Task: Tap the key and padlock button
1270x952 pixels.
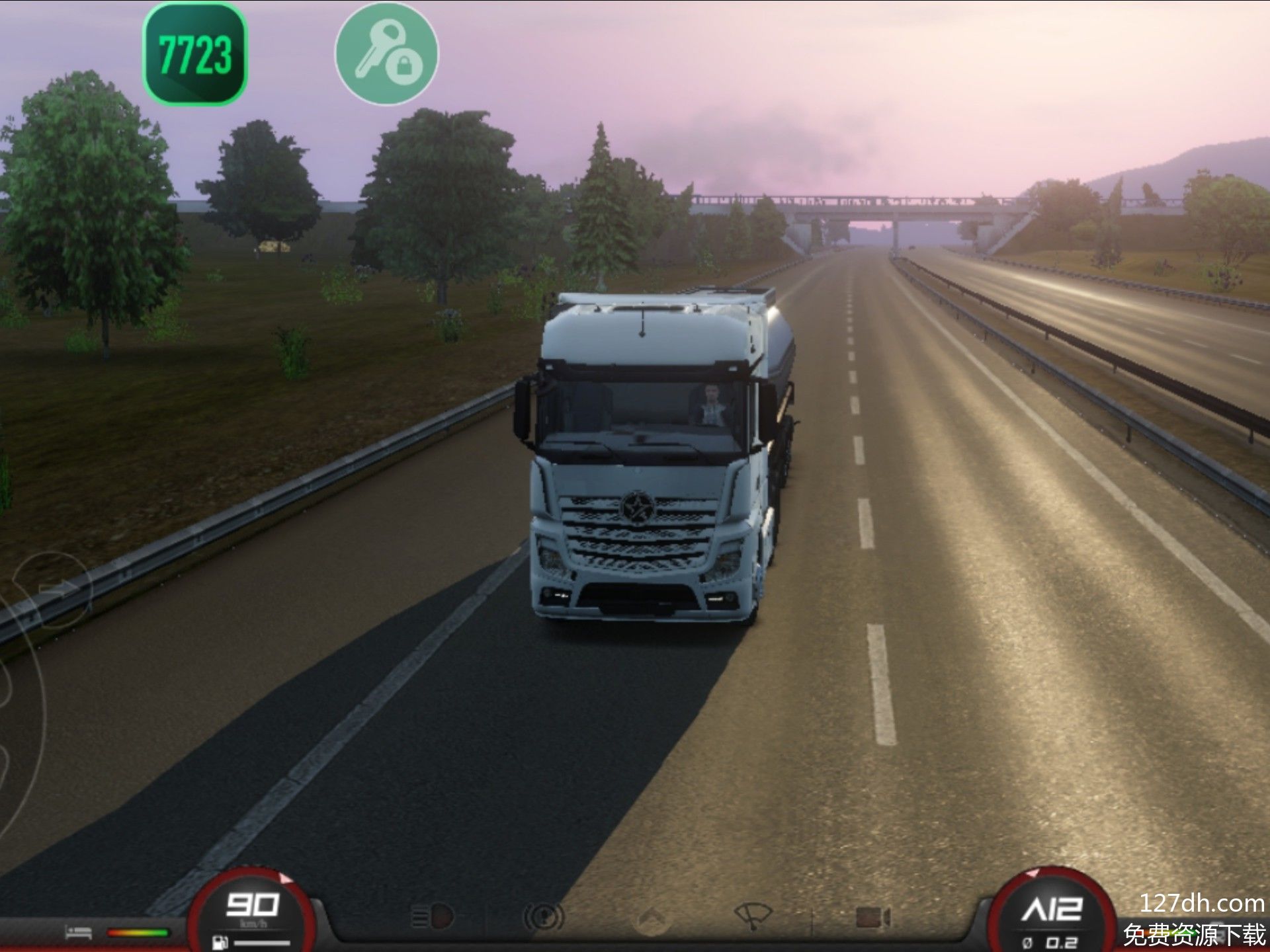Action: point(386,54)
